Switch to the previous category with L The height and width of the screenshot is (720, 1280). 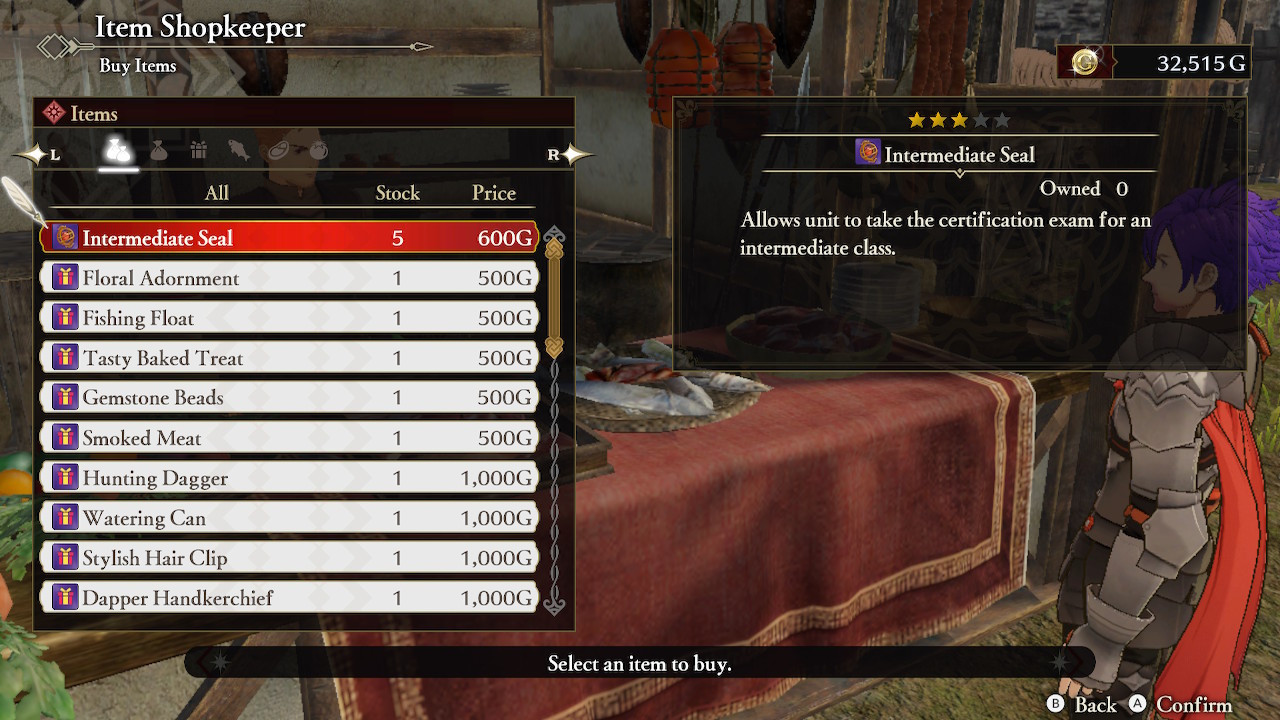[x=53, y=154]
